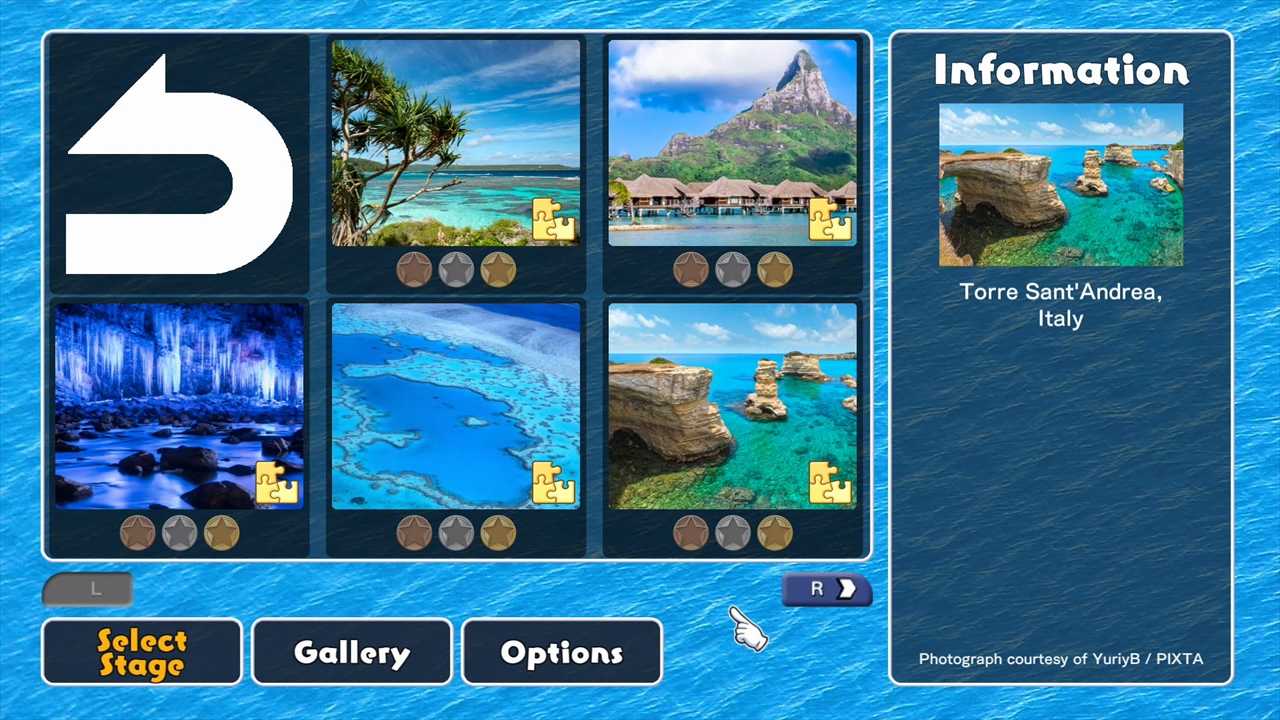This screenshot has height=720, width=1280.
Task: Click the bronze star under the mountain bungalows puzzle
Action: point(692,268)
